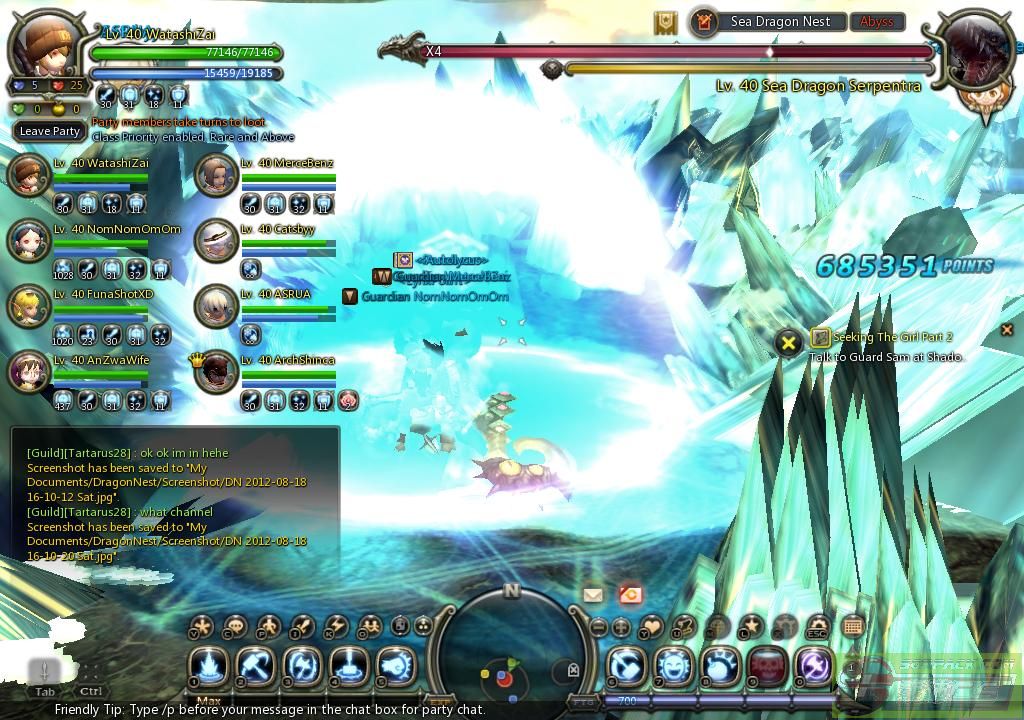The image size is (1024, 720).
Task: Use the laughing sun face skill
Action: pos(674,667)
